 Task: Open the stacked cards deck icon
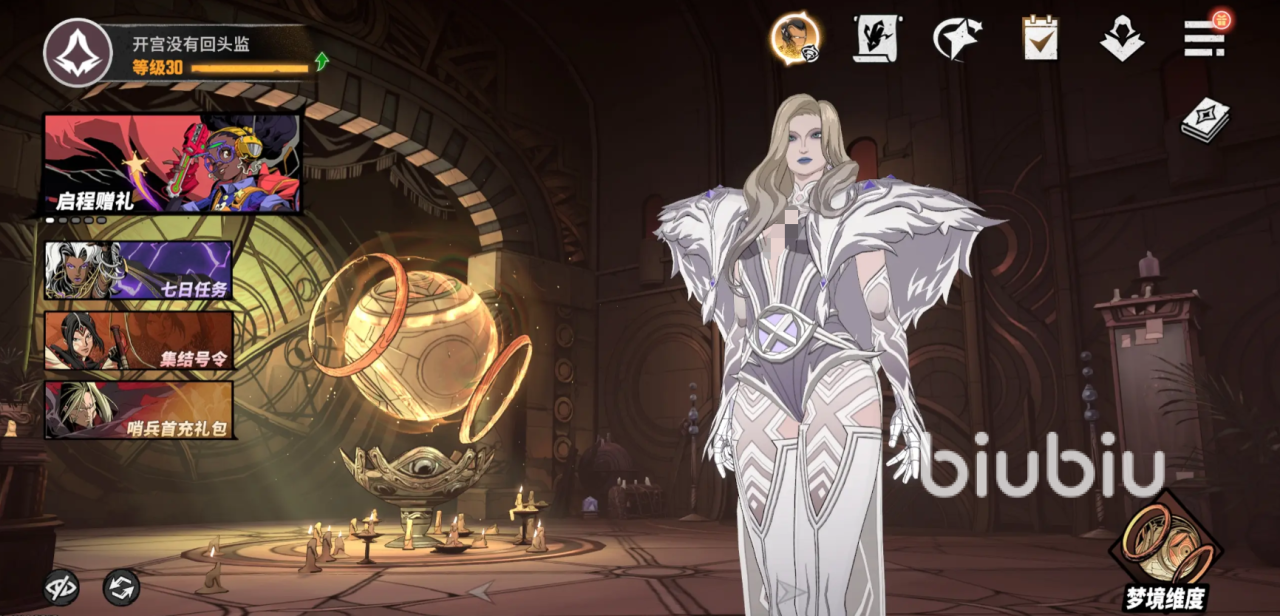(1204, 120)
